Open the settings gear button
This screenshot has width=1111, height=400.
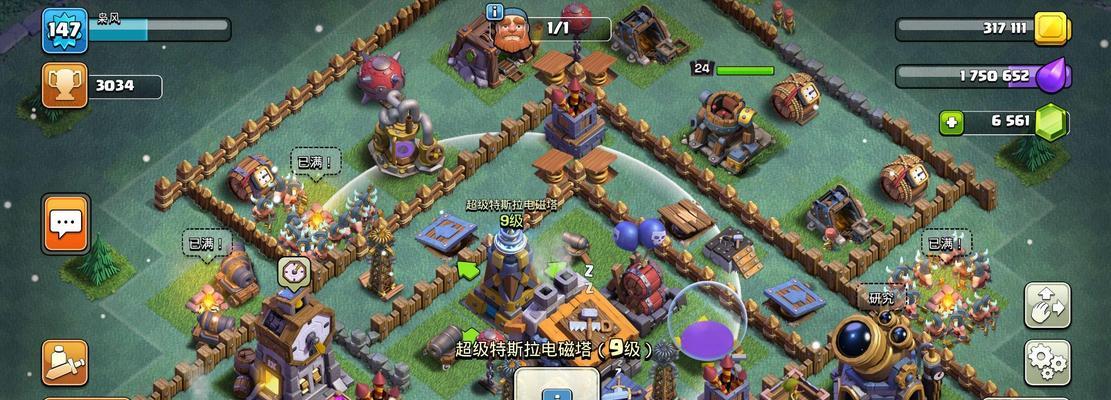click(x=1047, y=361)
